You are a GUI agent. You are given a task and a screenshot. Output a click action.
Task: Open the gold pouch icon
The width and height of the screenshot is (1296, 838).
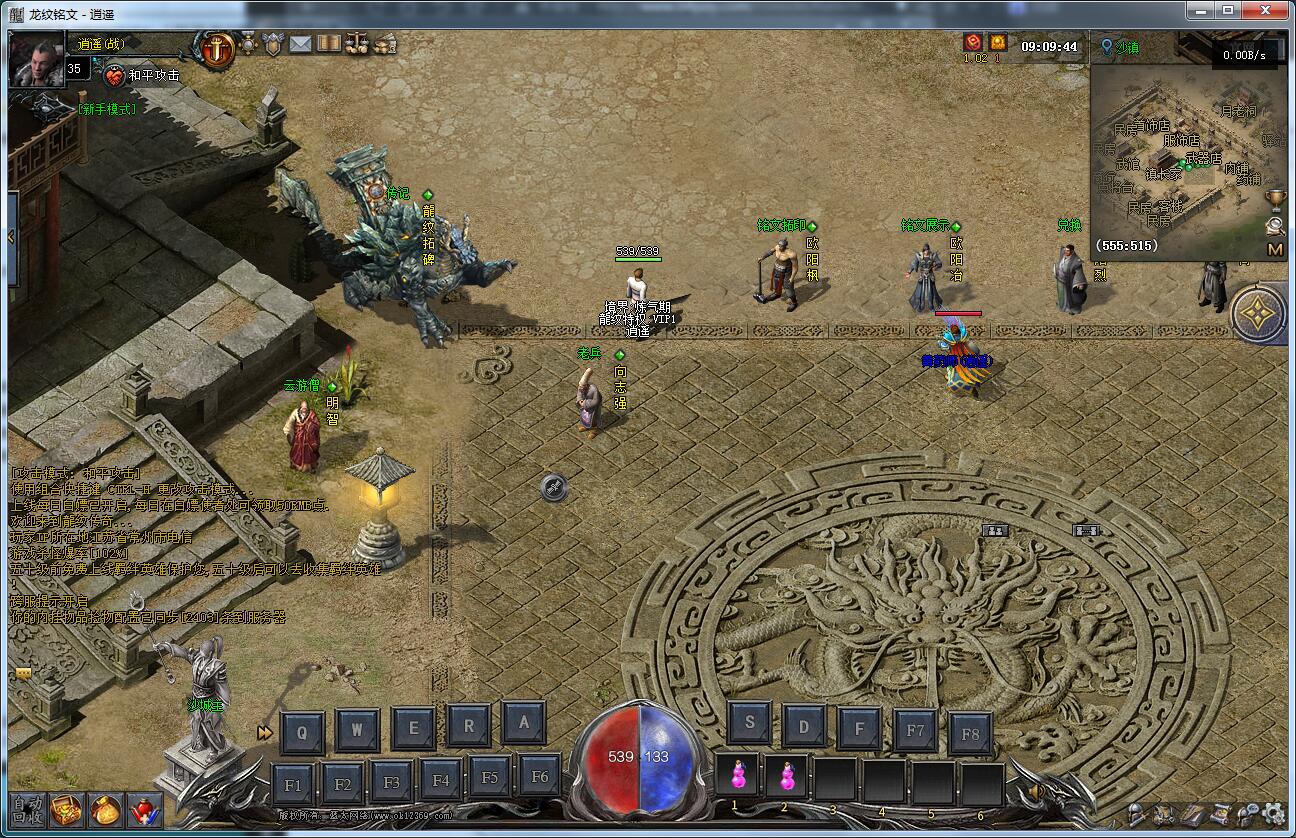point(105,808)
